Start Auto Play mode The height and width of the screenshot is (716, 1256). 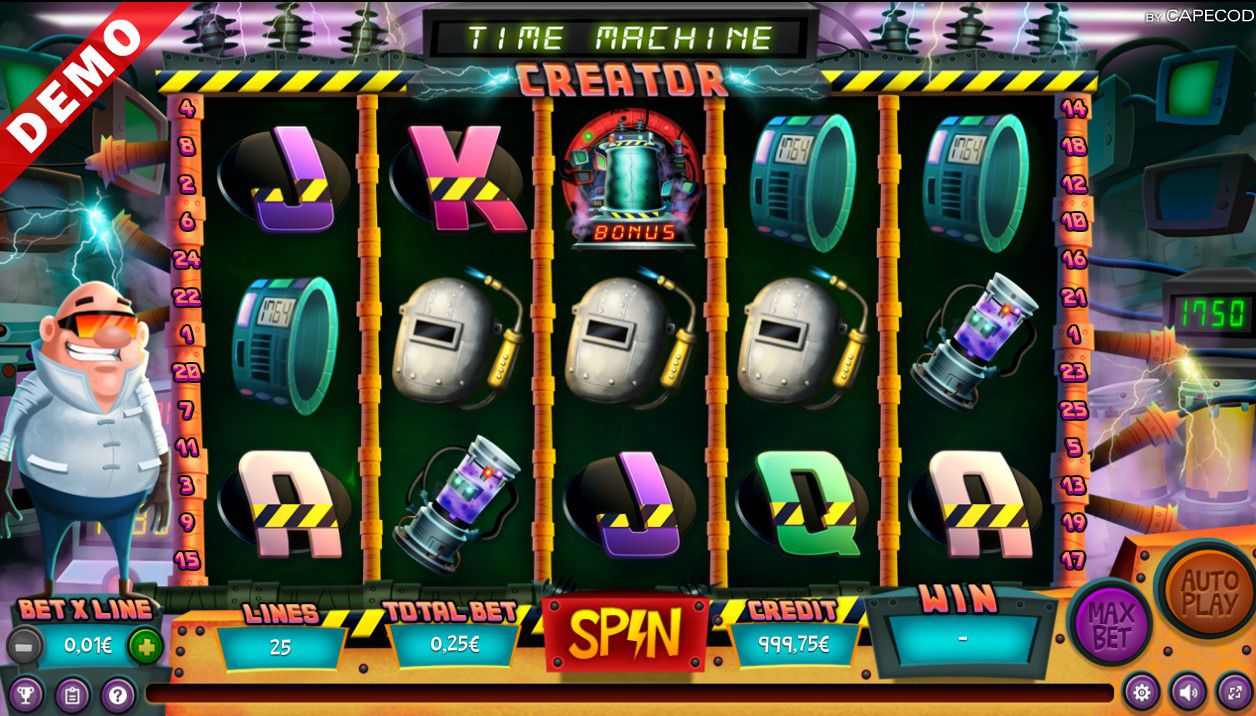pyautogui.click(x=1208, y=592)
